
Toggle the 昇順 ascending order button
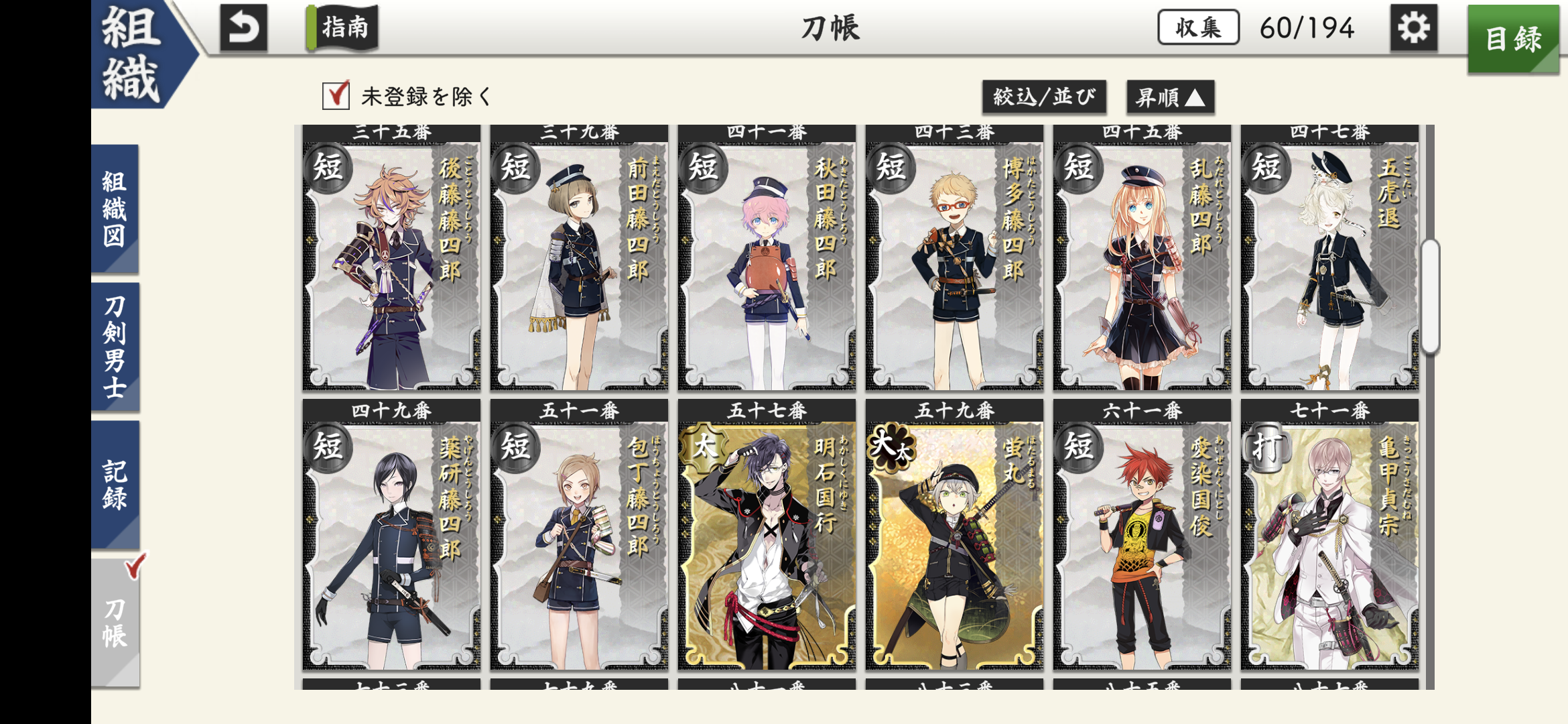(1170, 98)
